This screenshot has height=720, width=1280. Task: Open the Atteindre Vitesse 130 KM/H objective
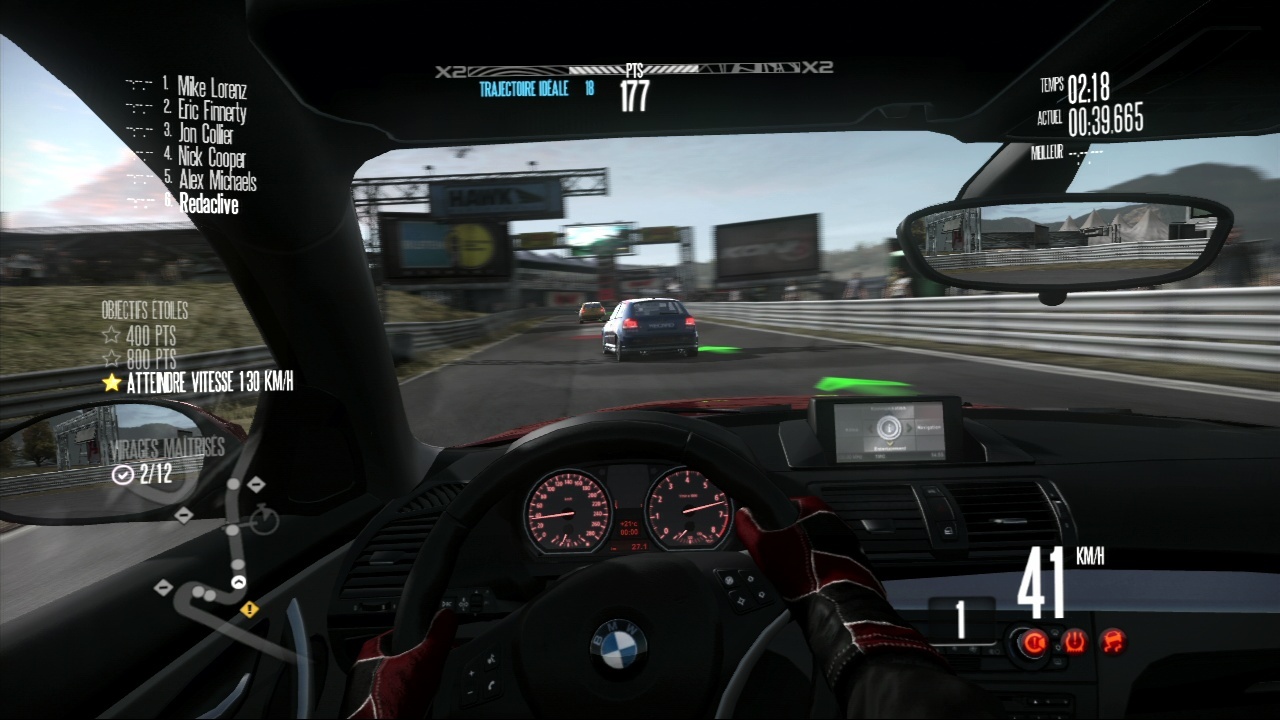197,382
